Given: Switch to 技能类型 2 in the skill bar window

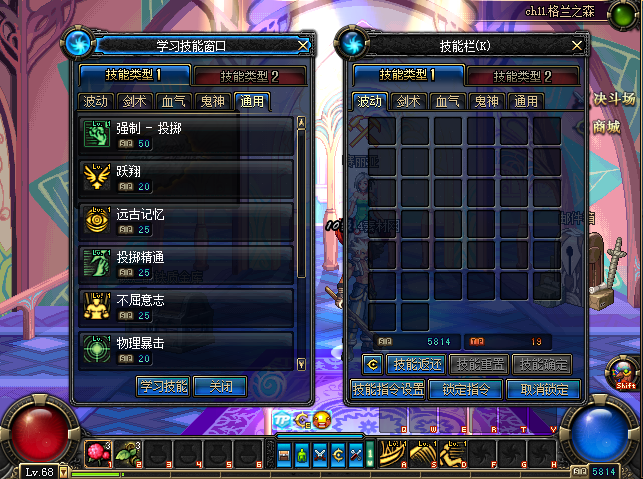Looking at the screenshot, I should tap(524, 76).
